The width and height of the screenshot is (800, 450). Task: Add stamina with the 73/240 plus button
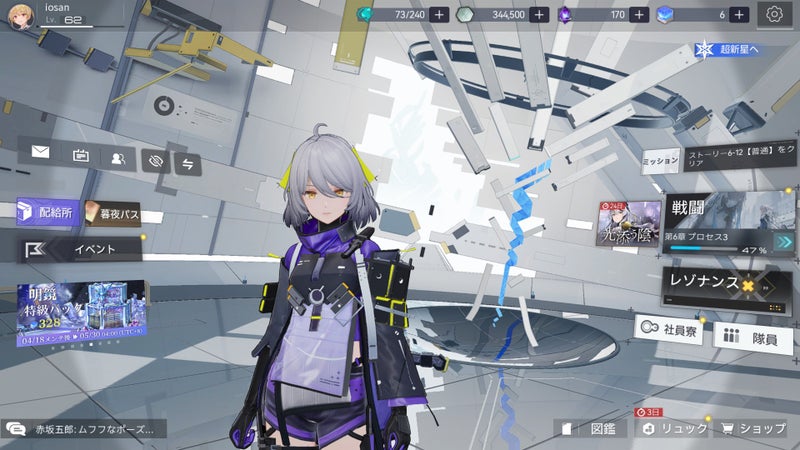[440, 15]
